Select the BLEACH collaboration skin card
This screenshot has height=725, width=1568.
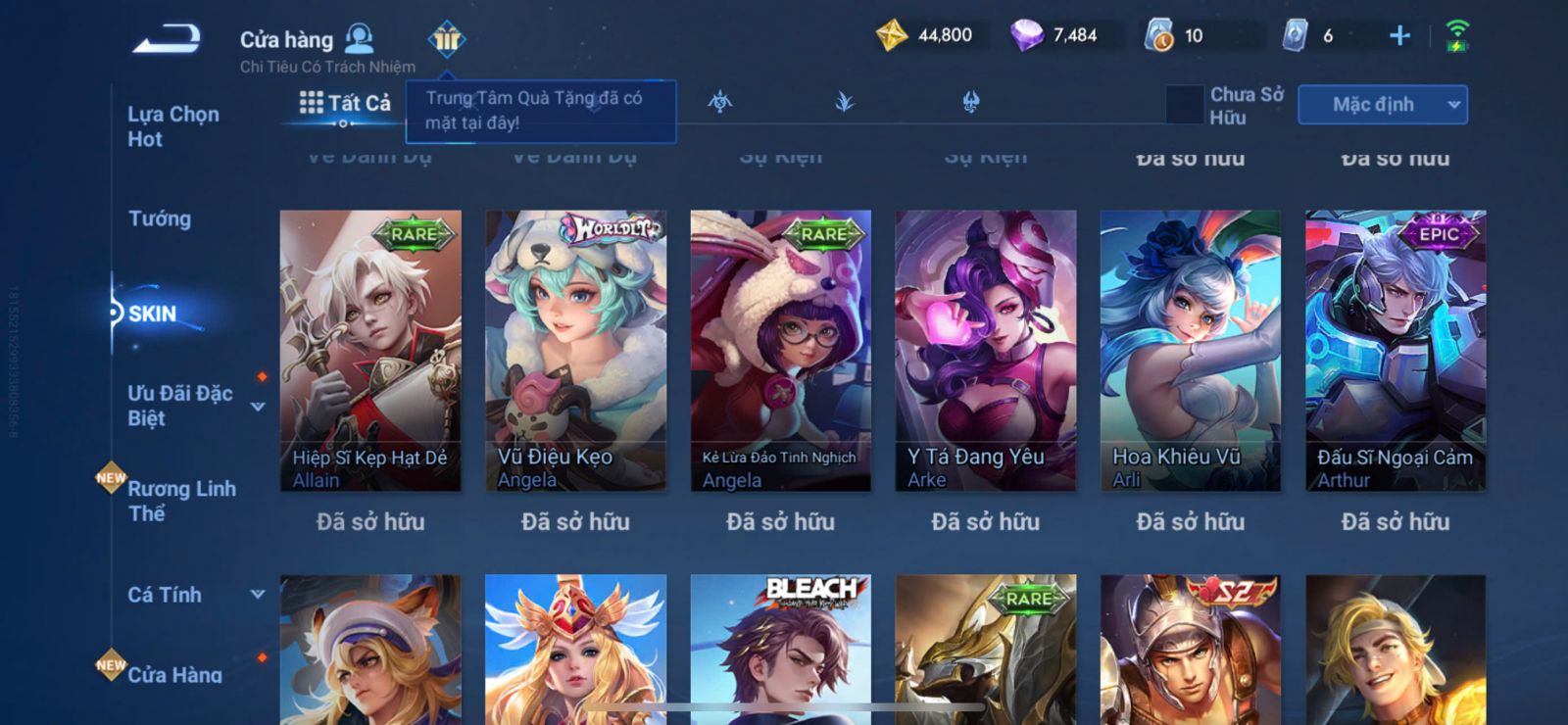[x=780, y=647]
